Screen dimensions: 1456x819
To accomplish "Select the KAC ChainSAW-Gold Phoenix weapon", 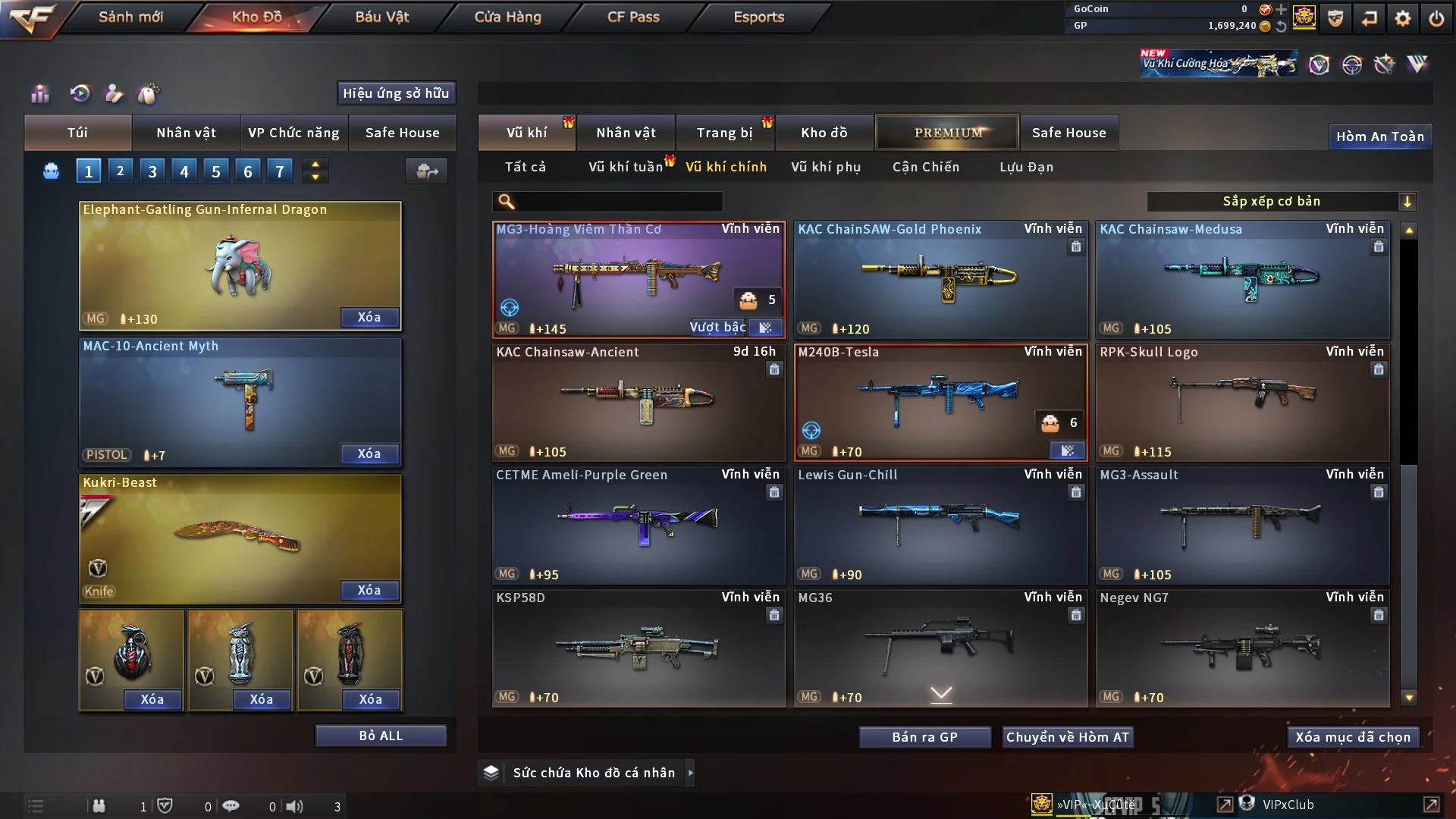I will point(940,281).
